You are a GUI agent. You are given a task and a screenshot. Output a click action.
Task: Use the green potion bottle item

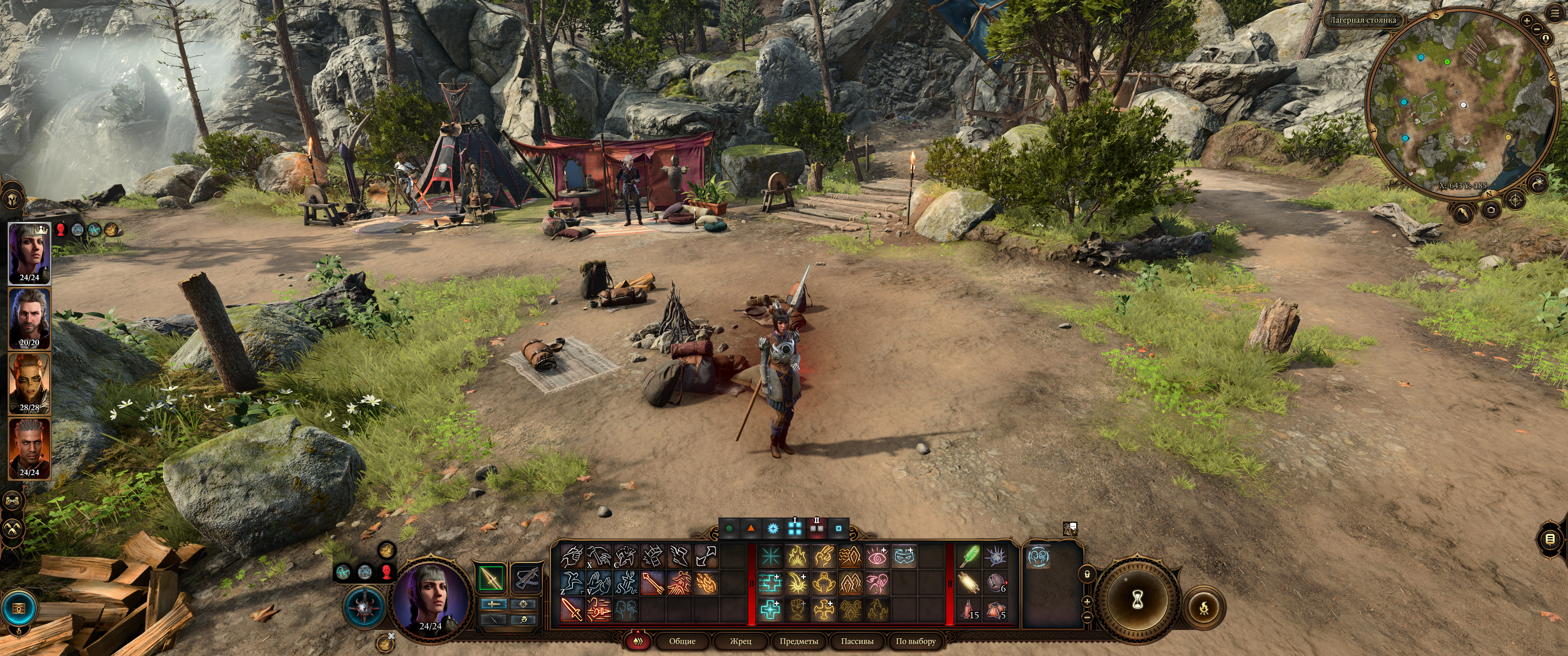(969, 557)
